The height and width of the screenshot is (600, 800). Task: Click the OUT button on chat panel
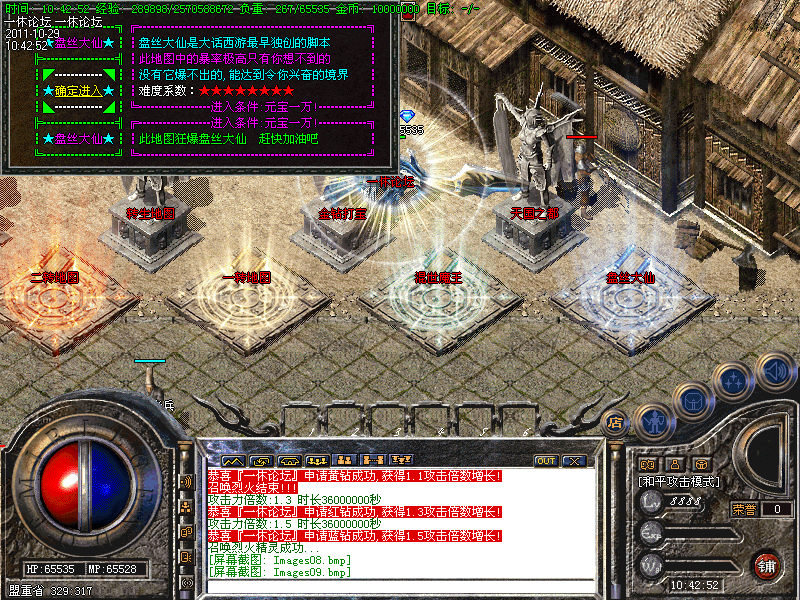coord(546,461)
